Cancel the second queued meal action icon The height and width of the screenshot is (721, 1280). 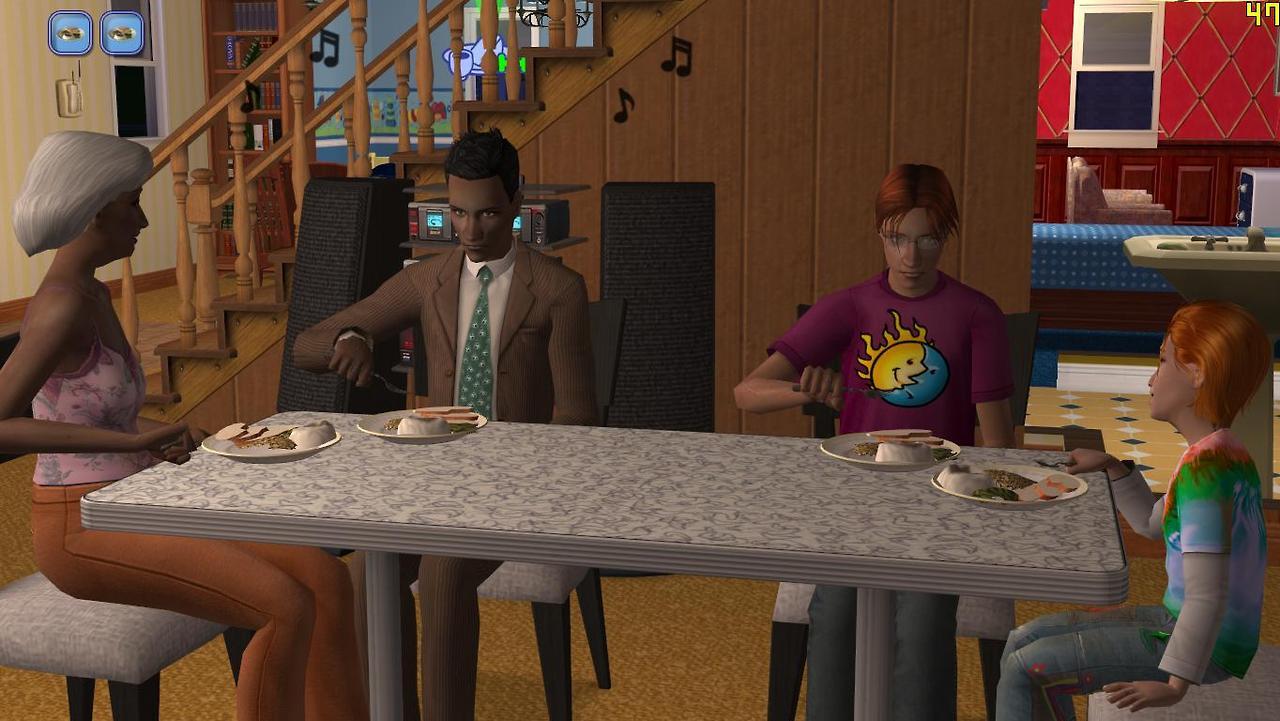[122, 33]
